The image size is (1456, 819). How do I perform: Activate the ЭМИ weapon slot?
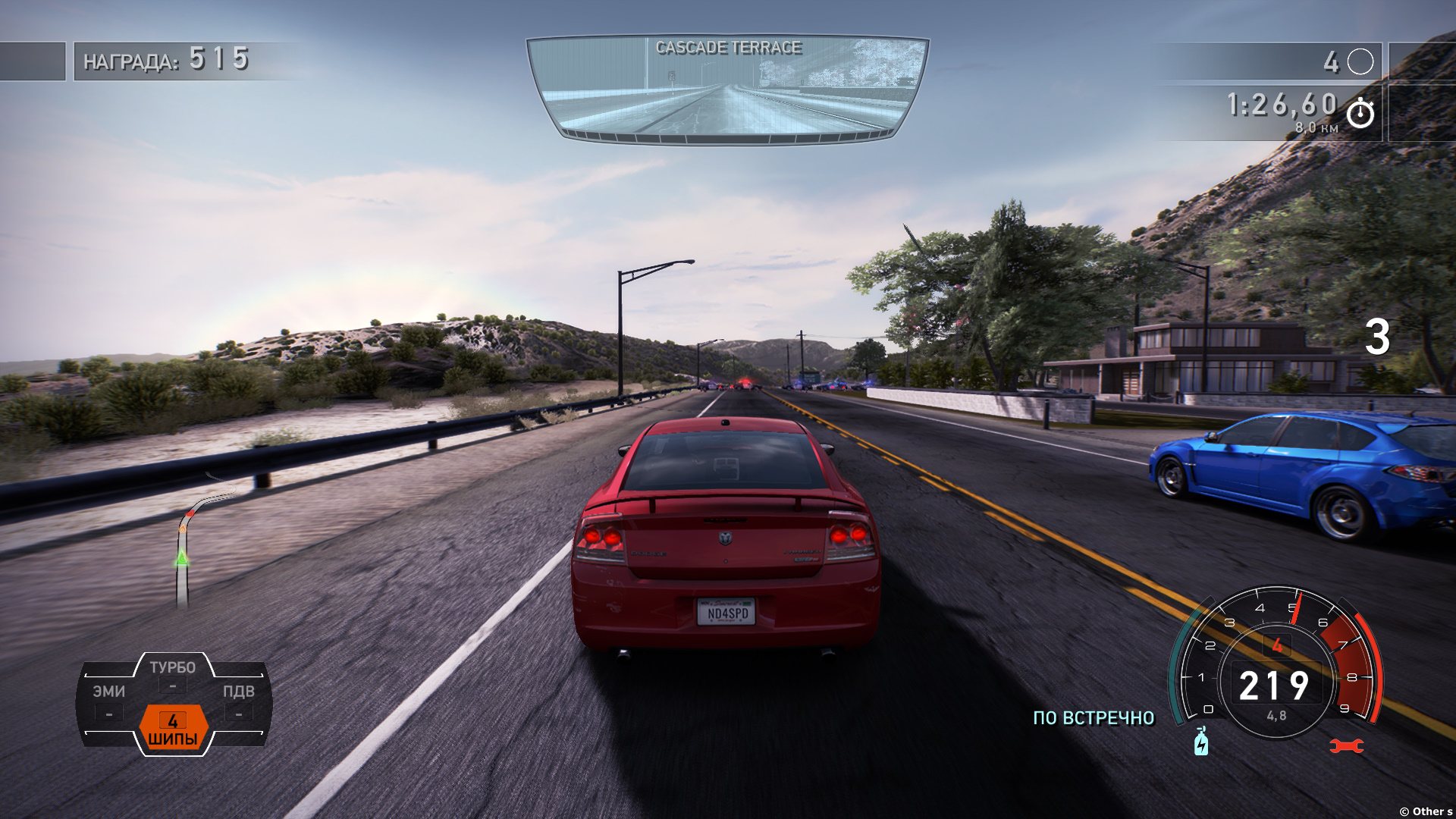109,701
